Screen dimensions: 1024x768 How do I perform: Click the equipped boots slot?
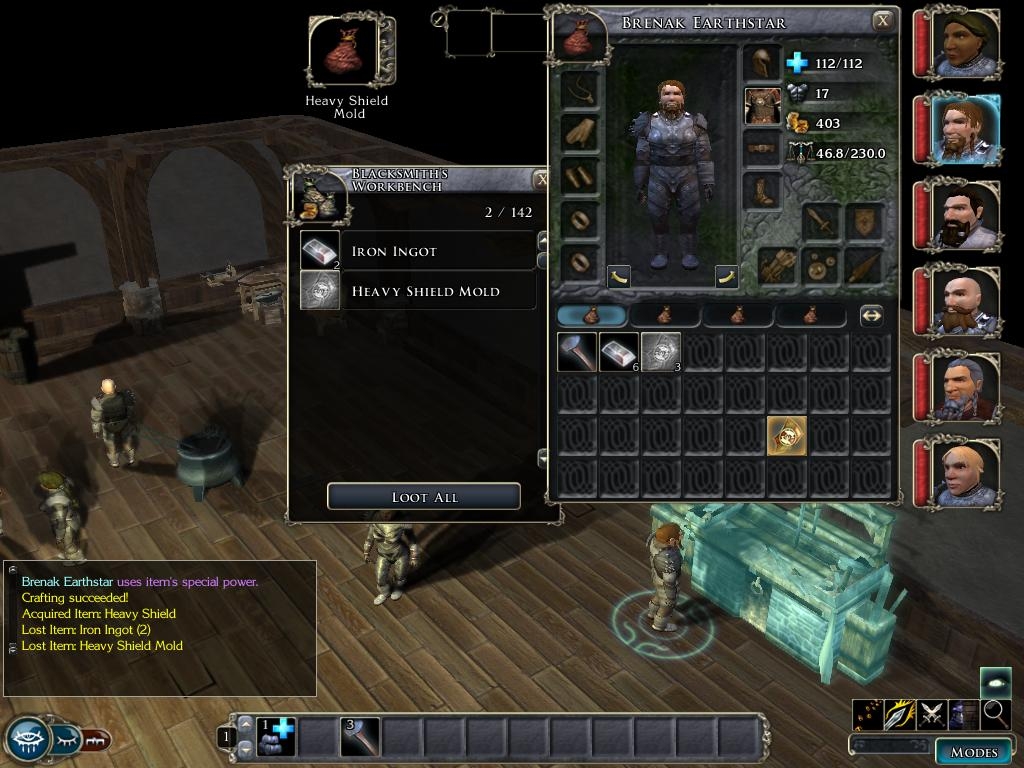point(762,191)
